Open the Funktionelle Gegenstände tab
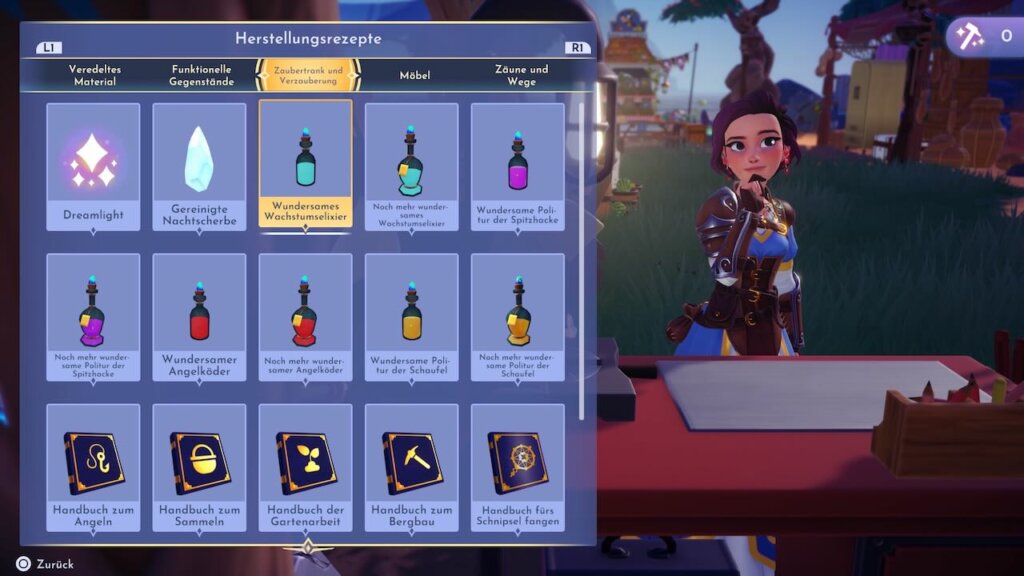 pos(201,75)
